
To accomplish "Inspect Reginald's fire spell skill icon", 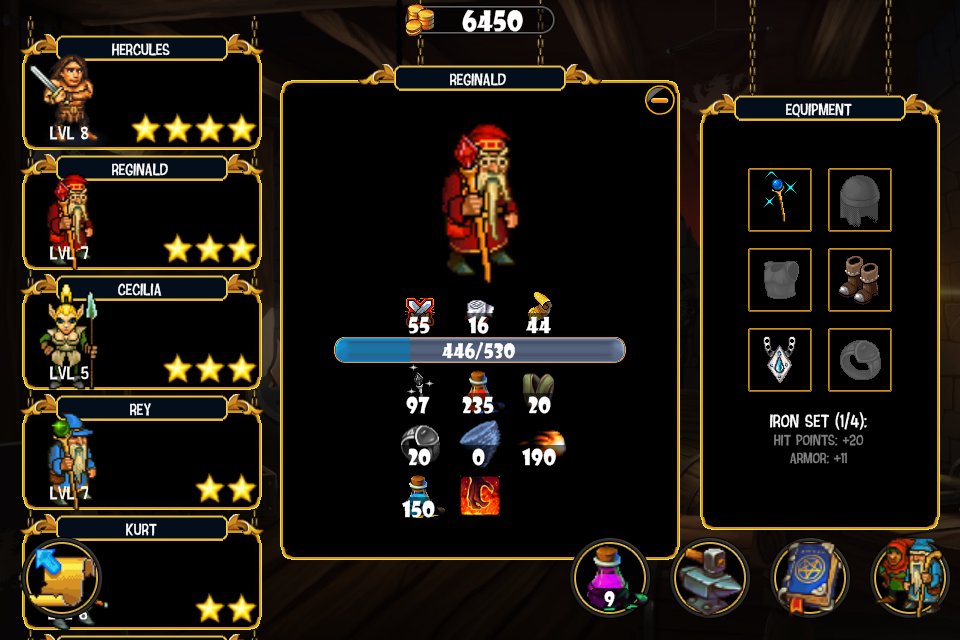I will click(480, 497).
